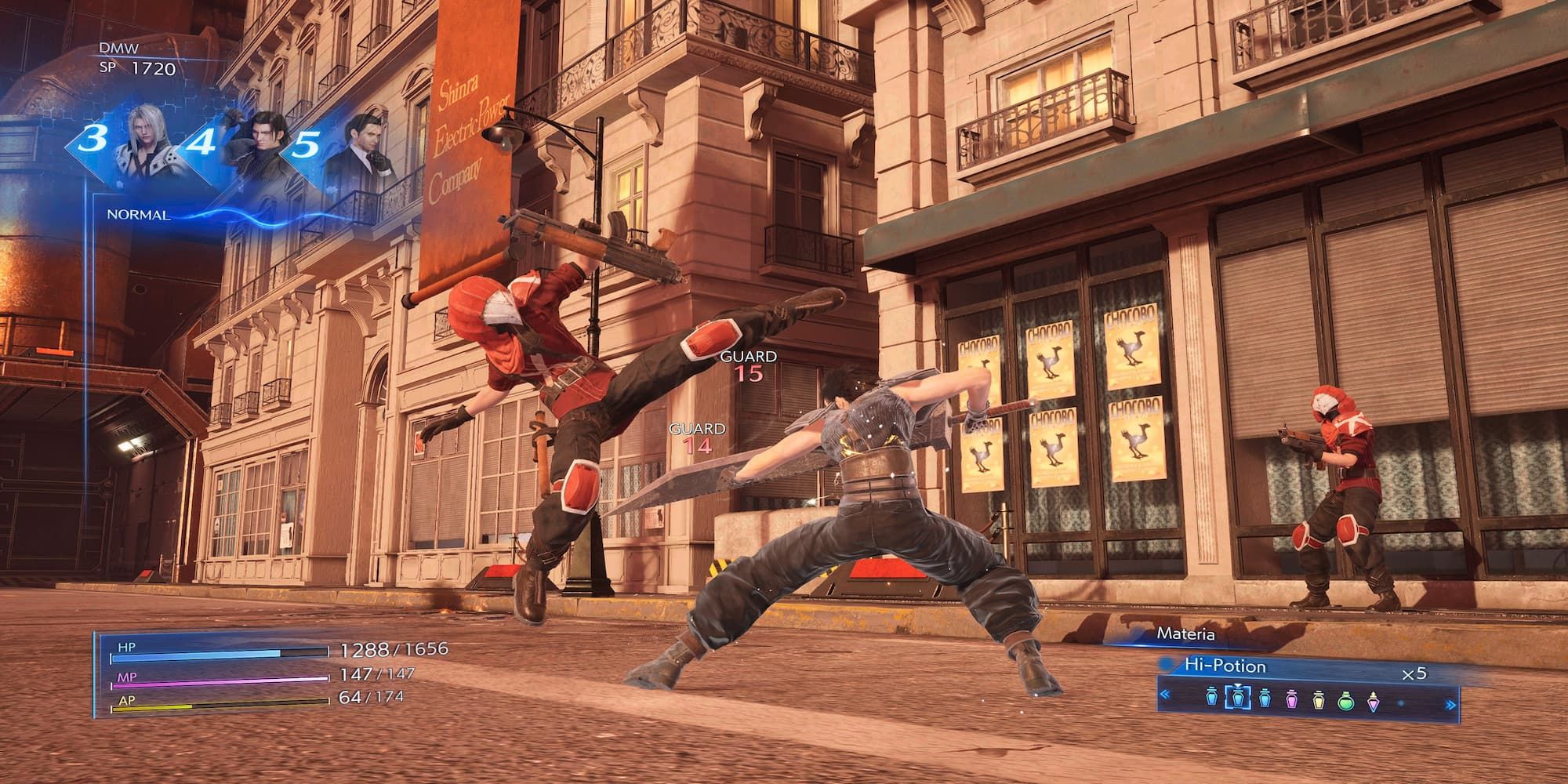Select the highlighted Hi-Potion bottle icon
Screen dimensions: 1568x784
tap(1238, 698)
